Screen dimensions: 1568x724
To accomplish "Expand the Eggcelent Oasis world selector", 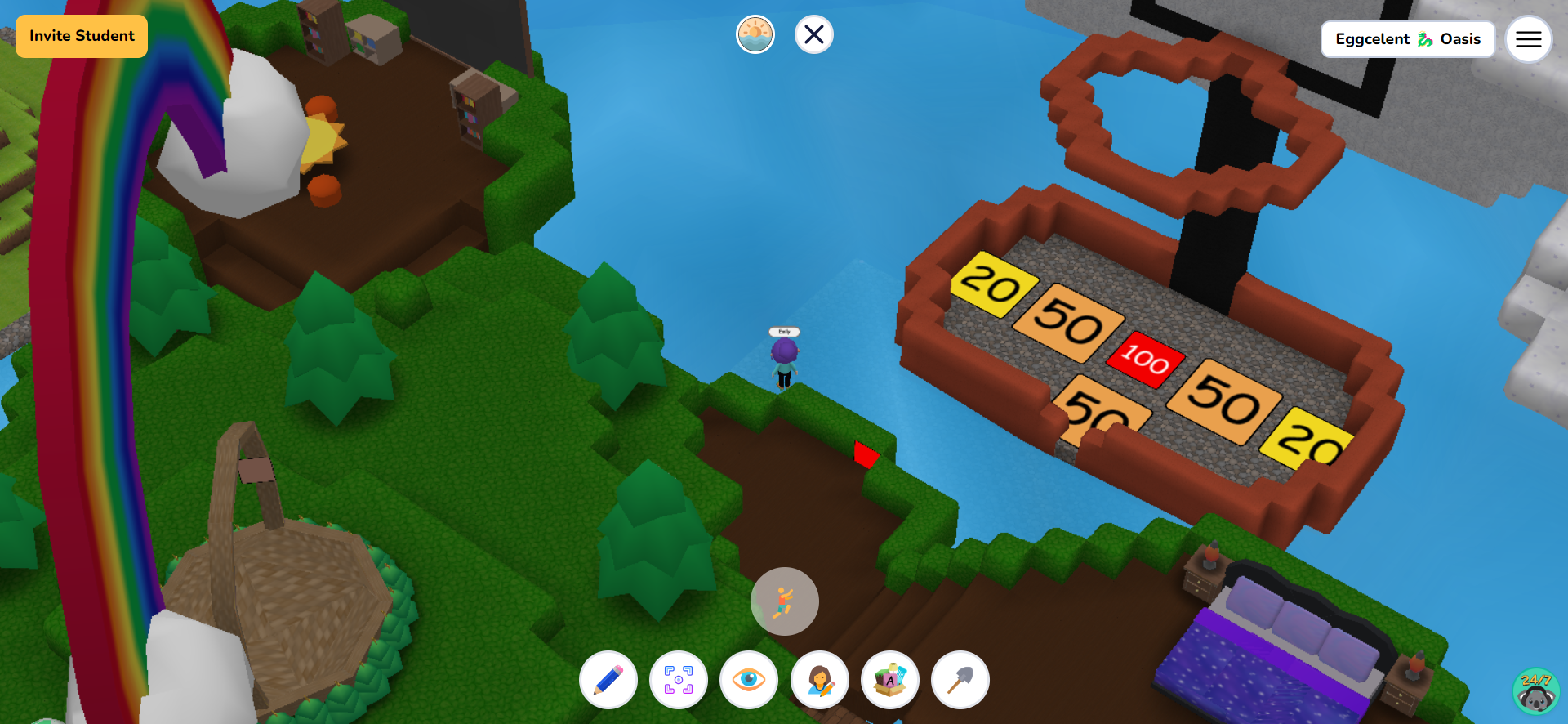I will (x=1408, y=38).
